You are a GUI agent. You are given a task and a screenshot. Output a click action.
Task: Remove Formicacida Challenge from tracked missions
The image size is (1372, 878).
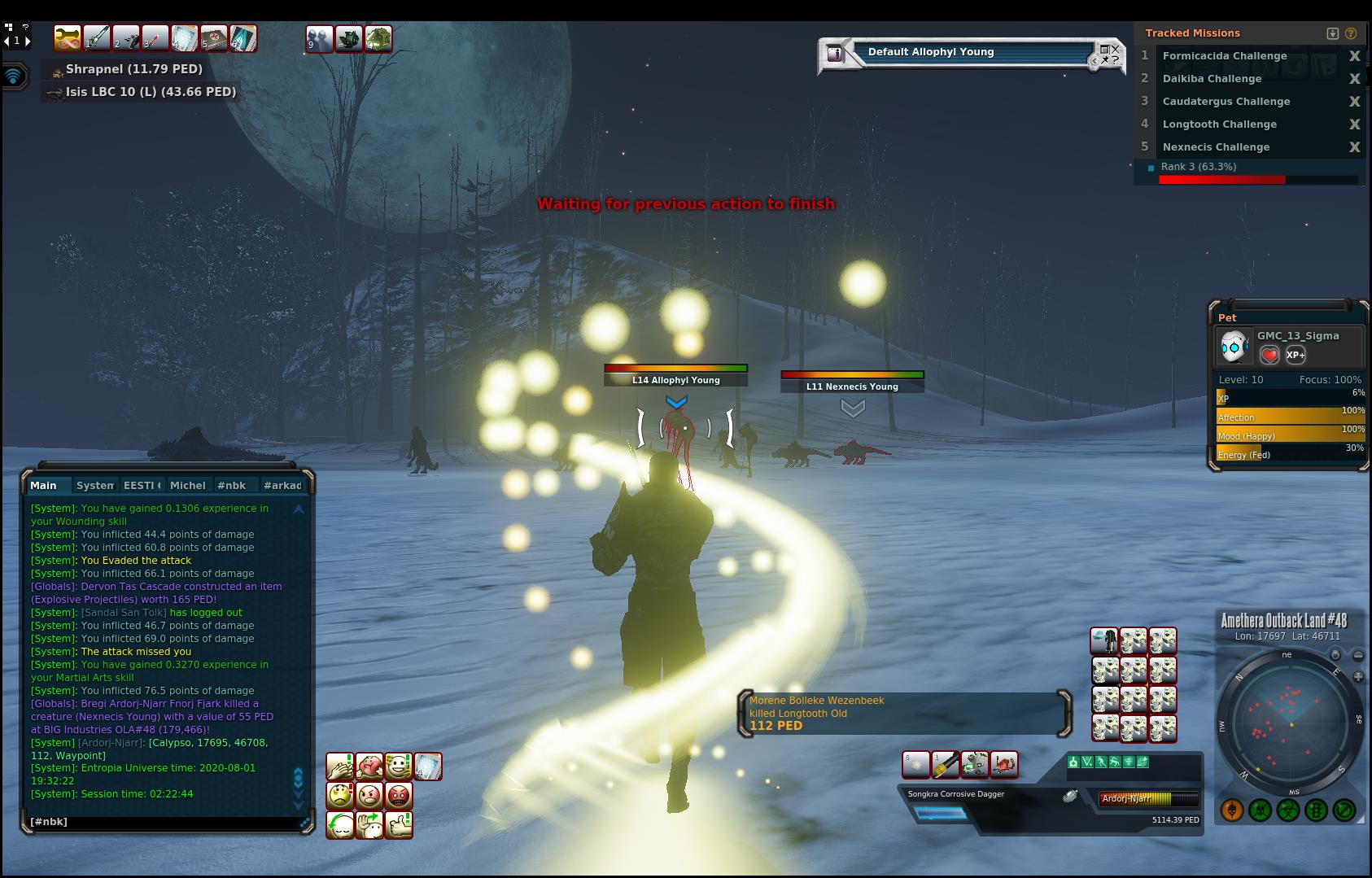[1354, 56]
